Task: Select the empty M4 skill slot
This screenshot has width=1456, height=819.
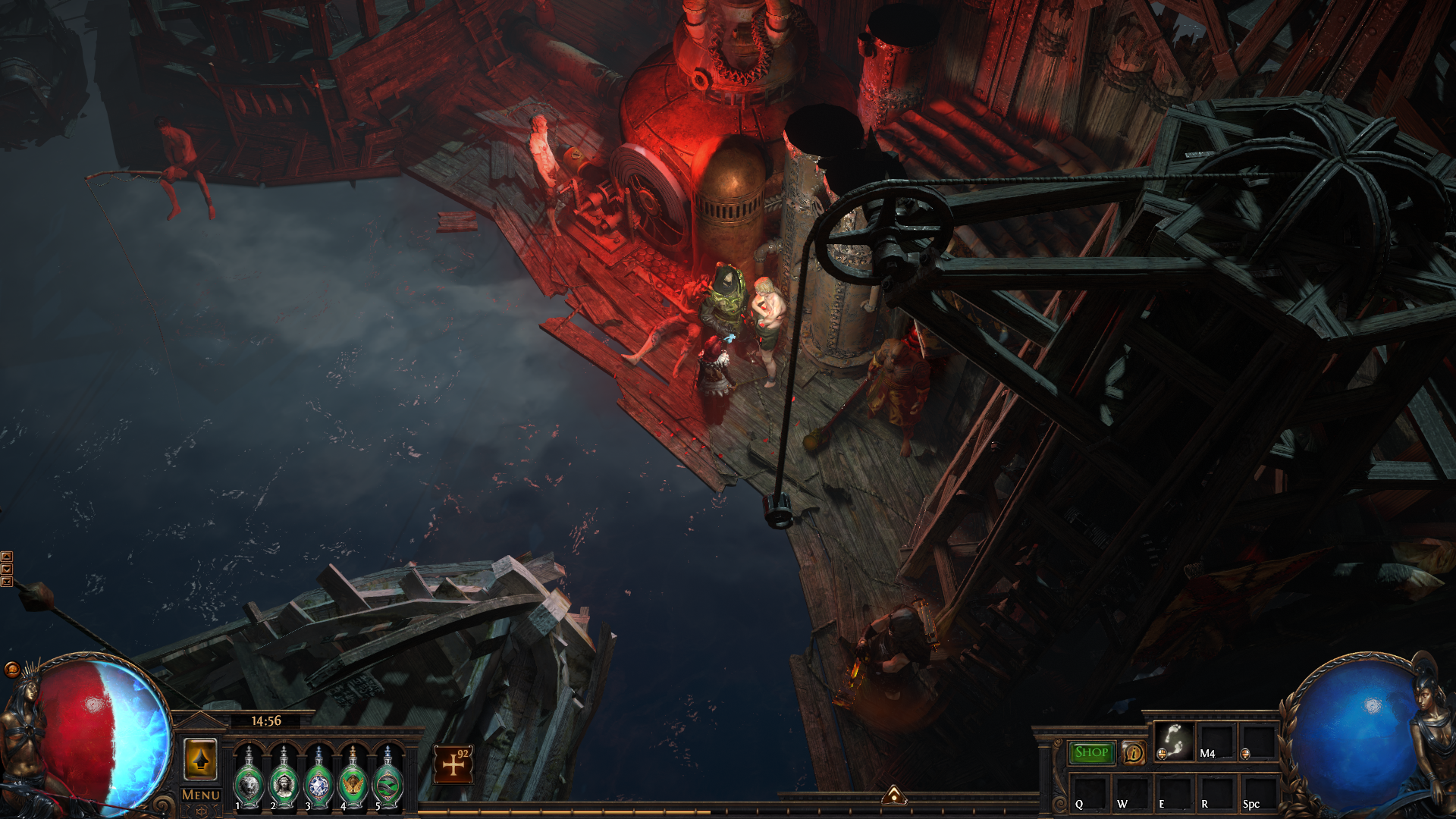Action: 1217,741
